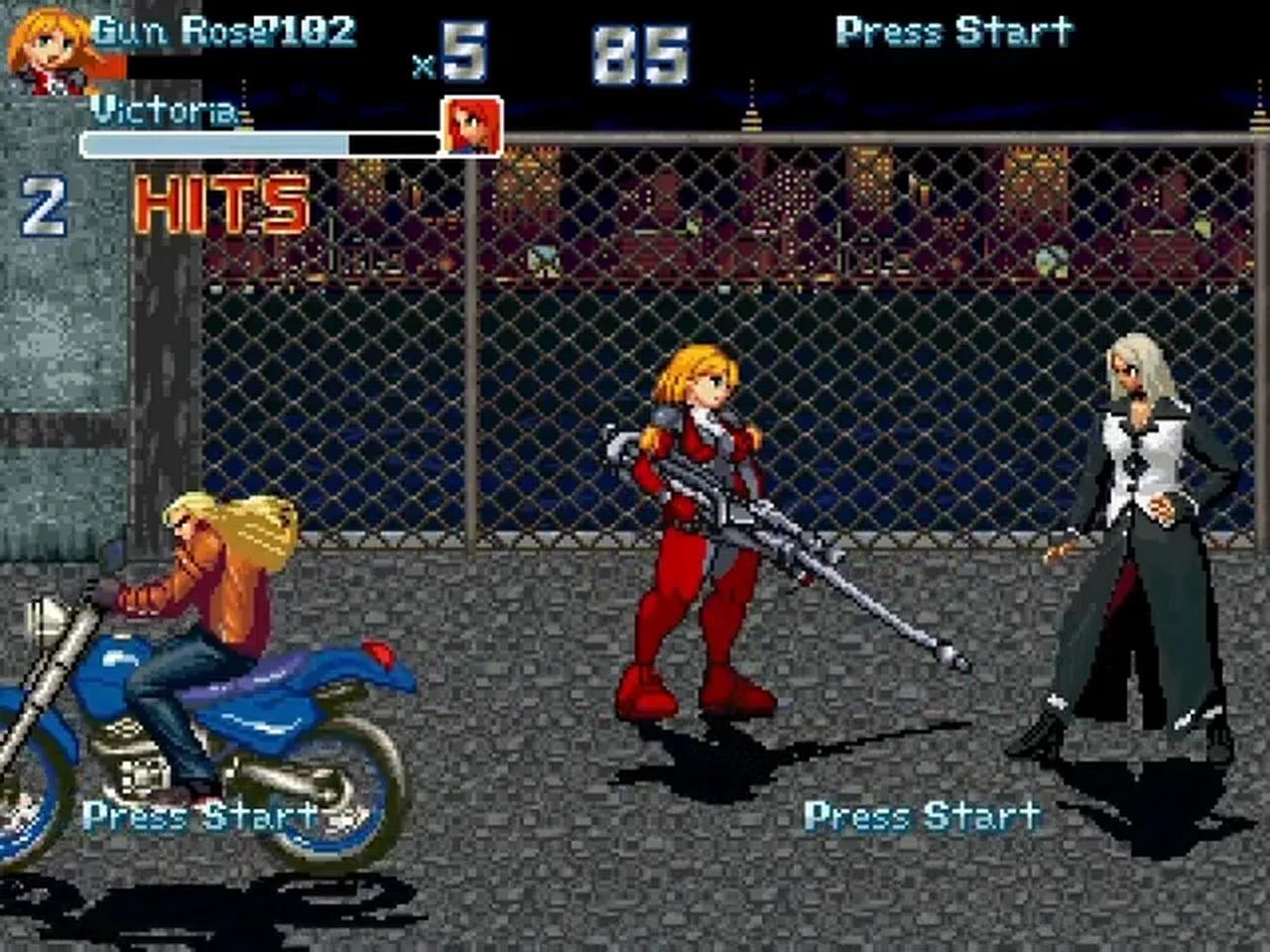
Task: Click the Victoria name label
Action: tap(162, 109)
